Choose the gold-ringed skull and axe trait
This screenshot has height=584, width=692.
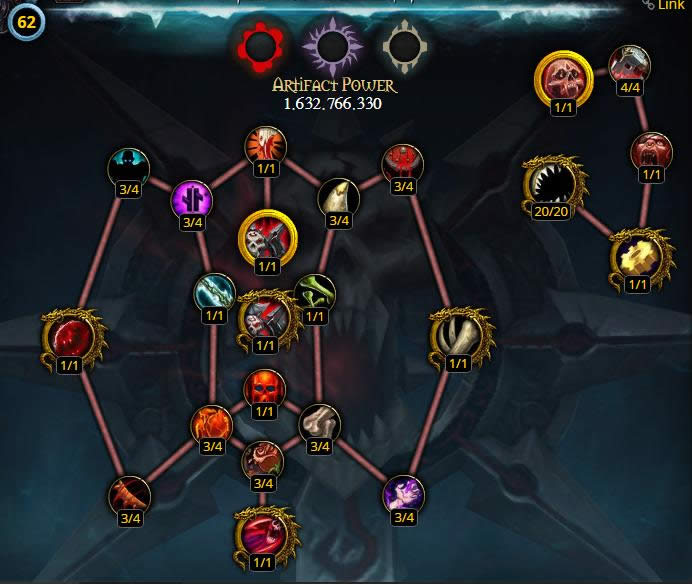point(266,237)
